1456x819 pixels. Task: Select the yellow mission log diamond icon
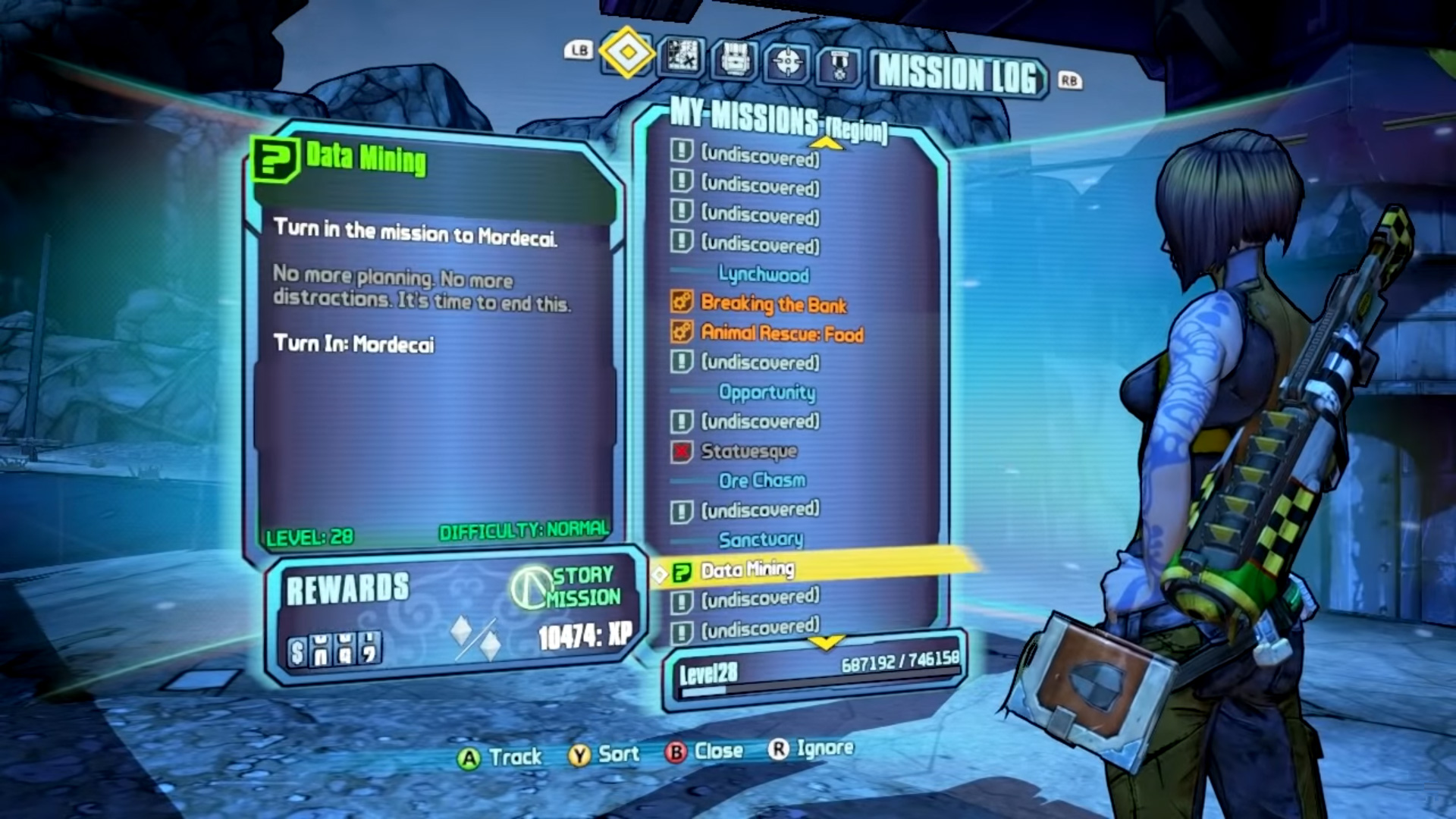pos(626,54)
